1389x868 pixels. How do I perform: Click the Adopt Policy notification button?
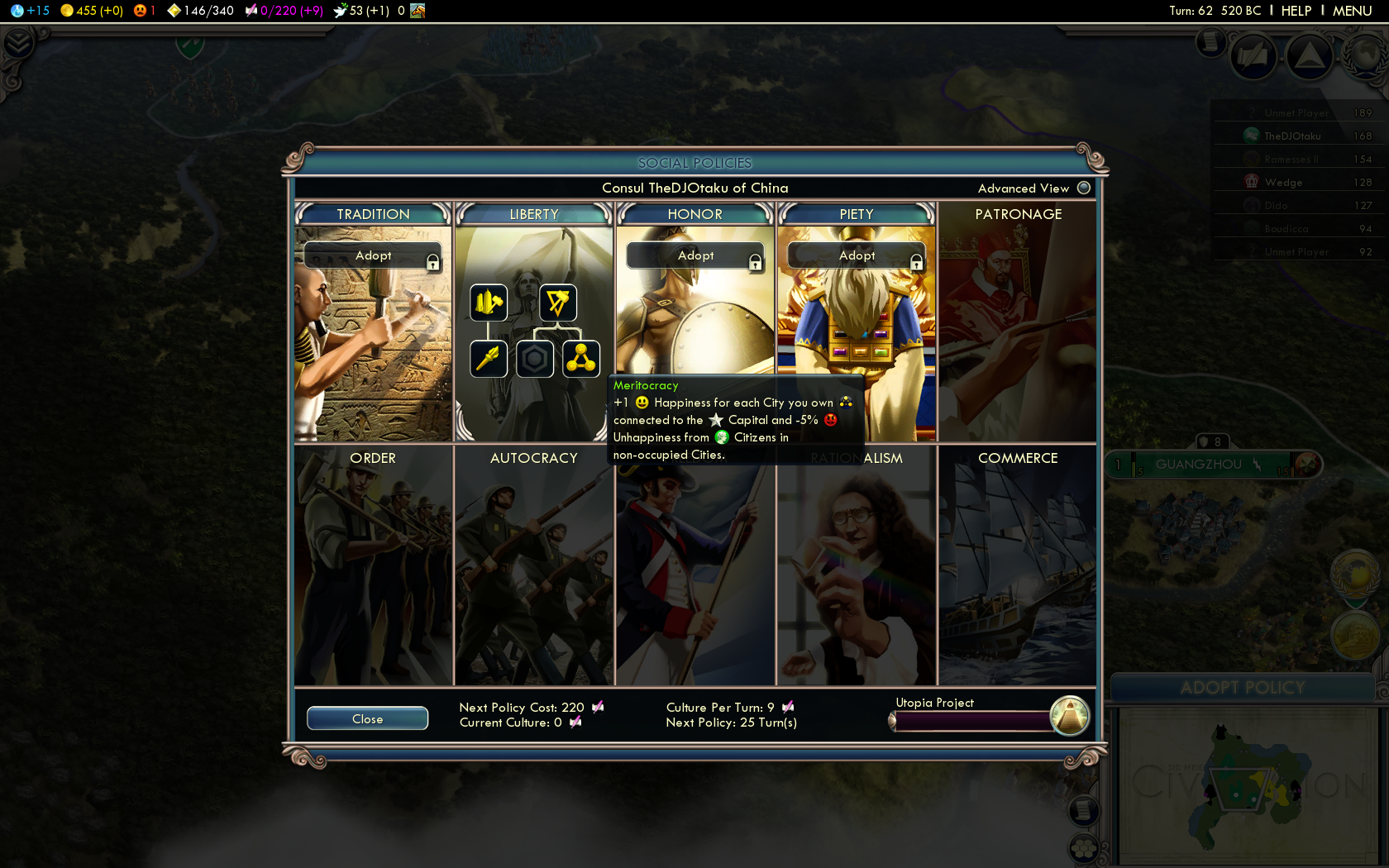click(x=1243, y=688)
